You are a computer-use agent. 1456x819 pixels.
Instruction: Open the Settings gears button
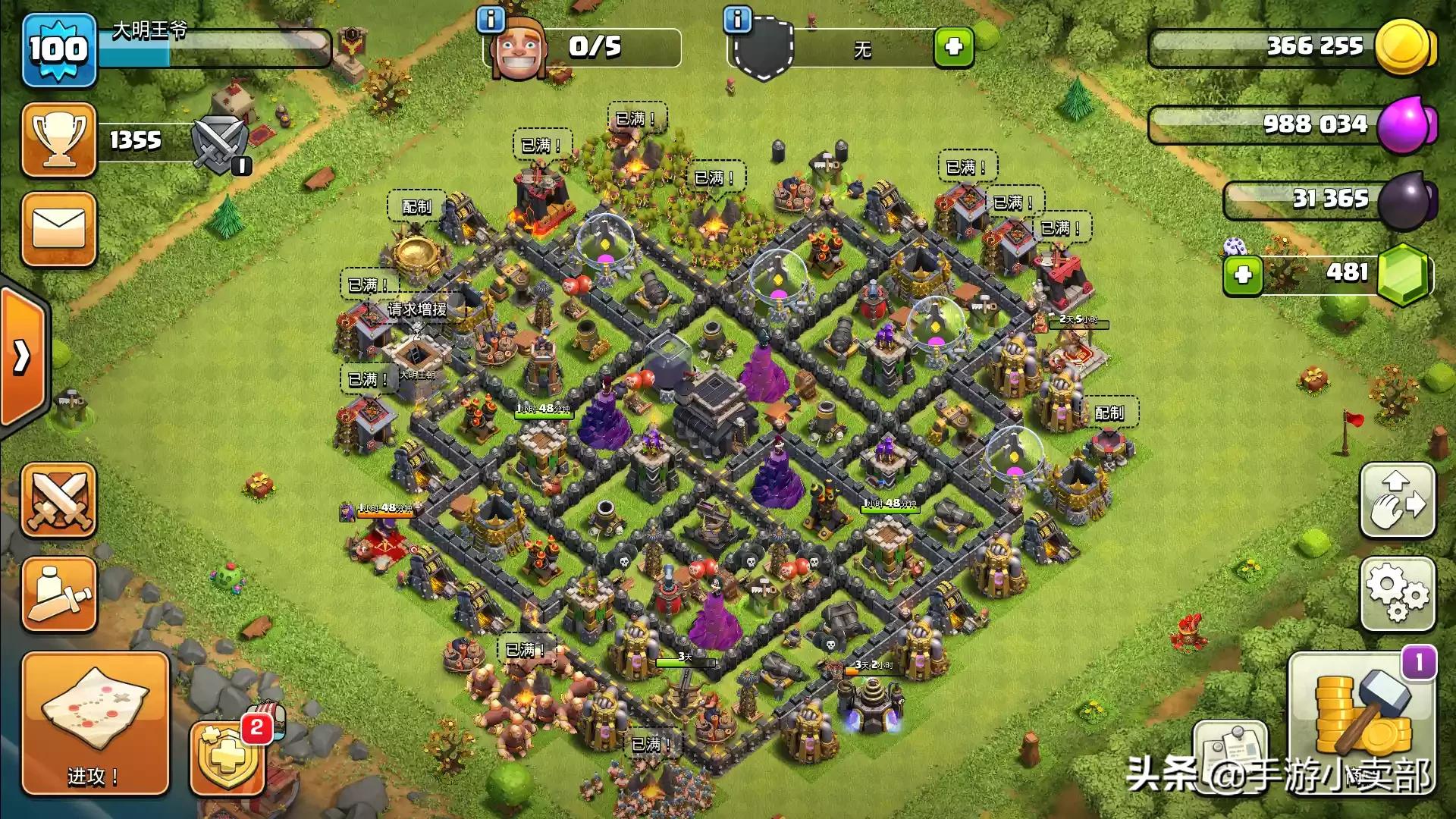coord(1398,595)
